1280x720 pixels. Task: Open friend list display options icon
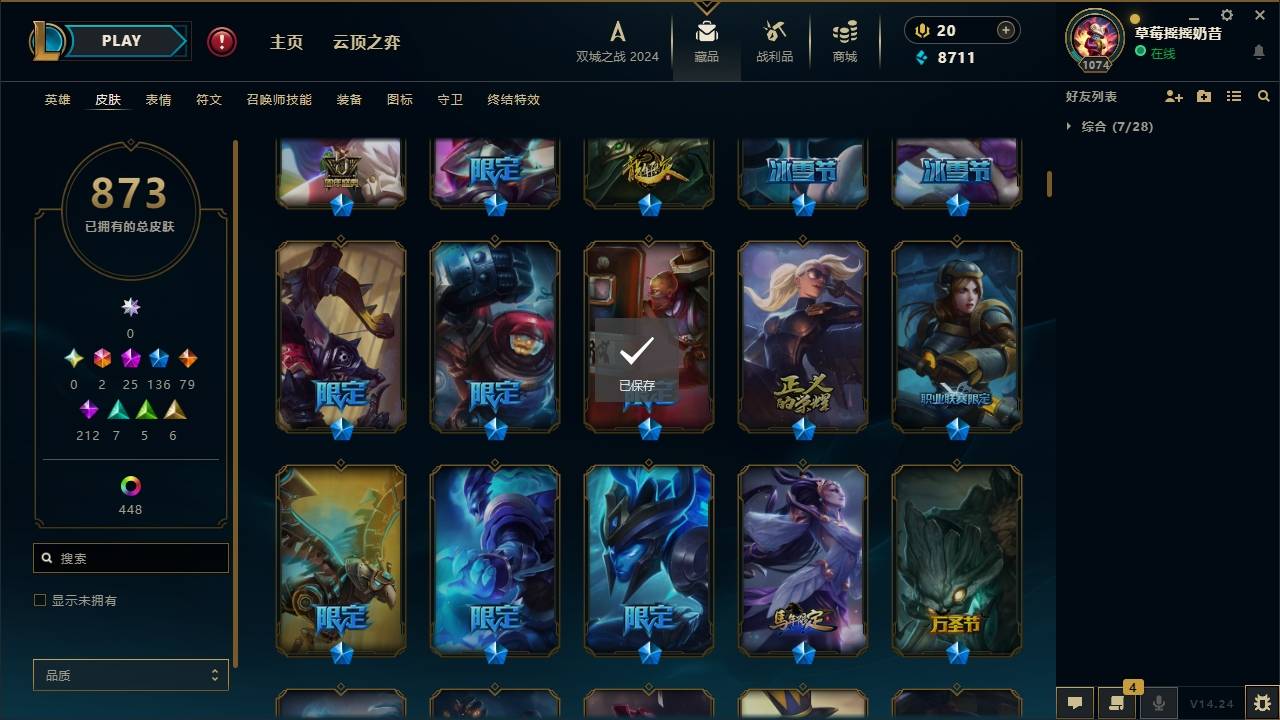click(1233, 96)
